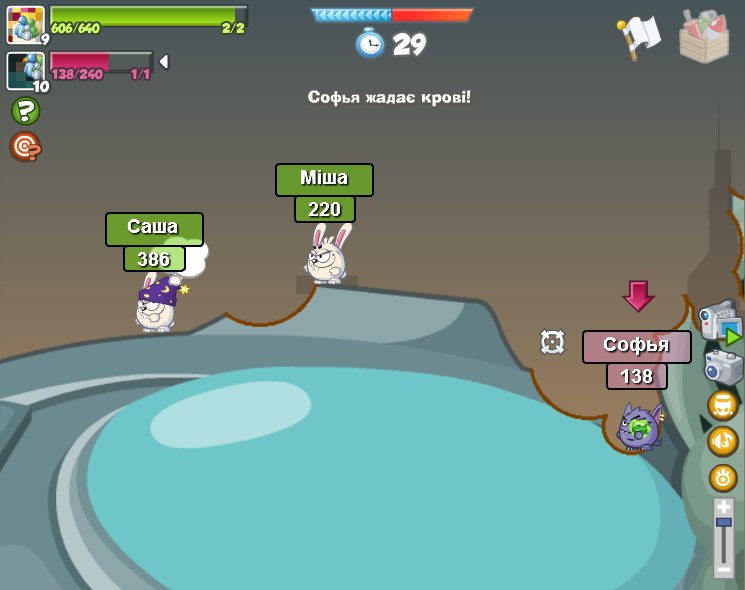This screenshot has width=745, height=590.
Task: Wave the white surrender flag
Action: [x=638, y=37]
